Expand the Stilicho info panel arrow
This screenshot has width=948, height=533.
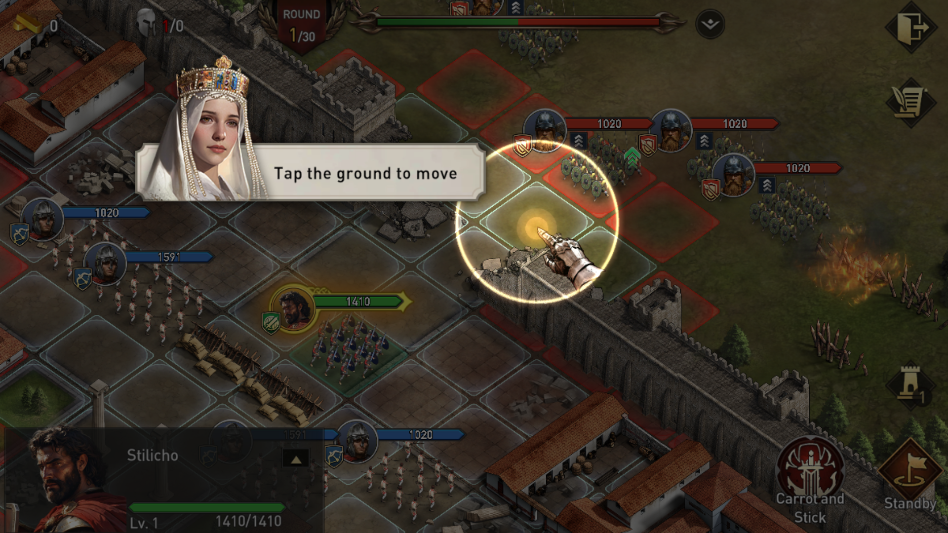click(295, 459)
